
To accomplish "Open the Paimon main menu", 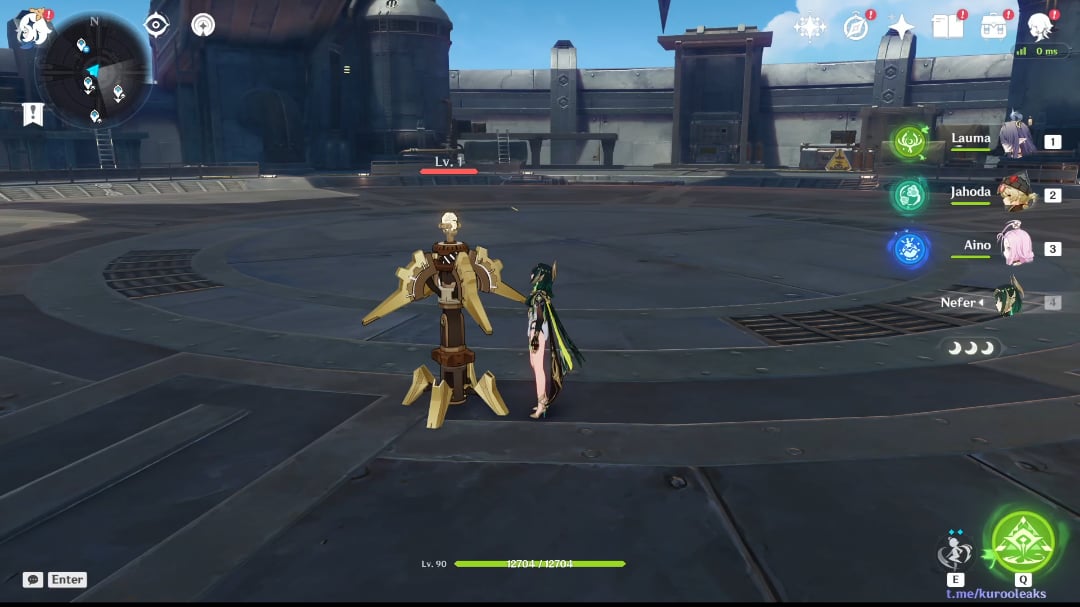I will [x=33, y=28].
